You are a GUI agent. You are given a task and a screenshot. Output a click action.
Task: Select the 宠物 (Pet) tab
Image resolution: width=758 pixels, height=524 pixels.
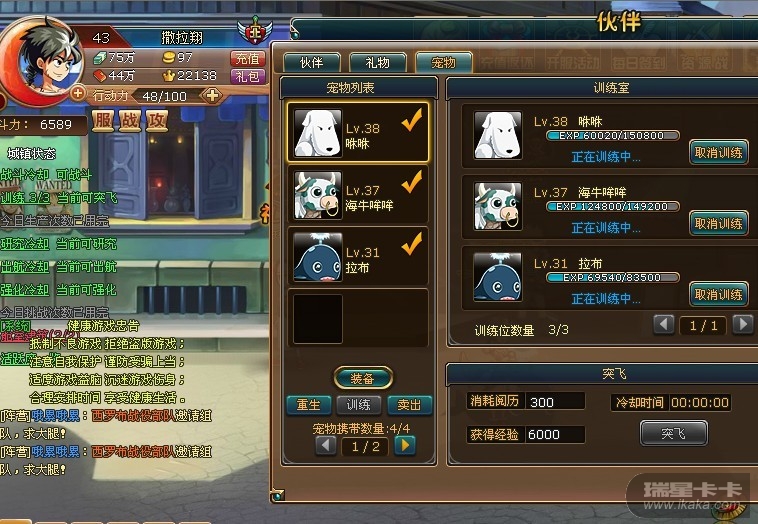443,62
